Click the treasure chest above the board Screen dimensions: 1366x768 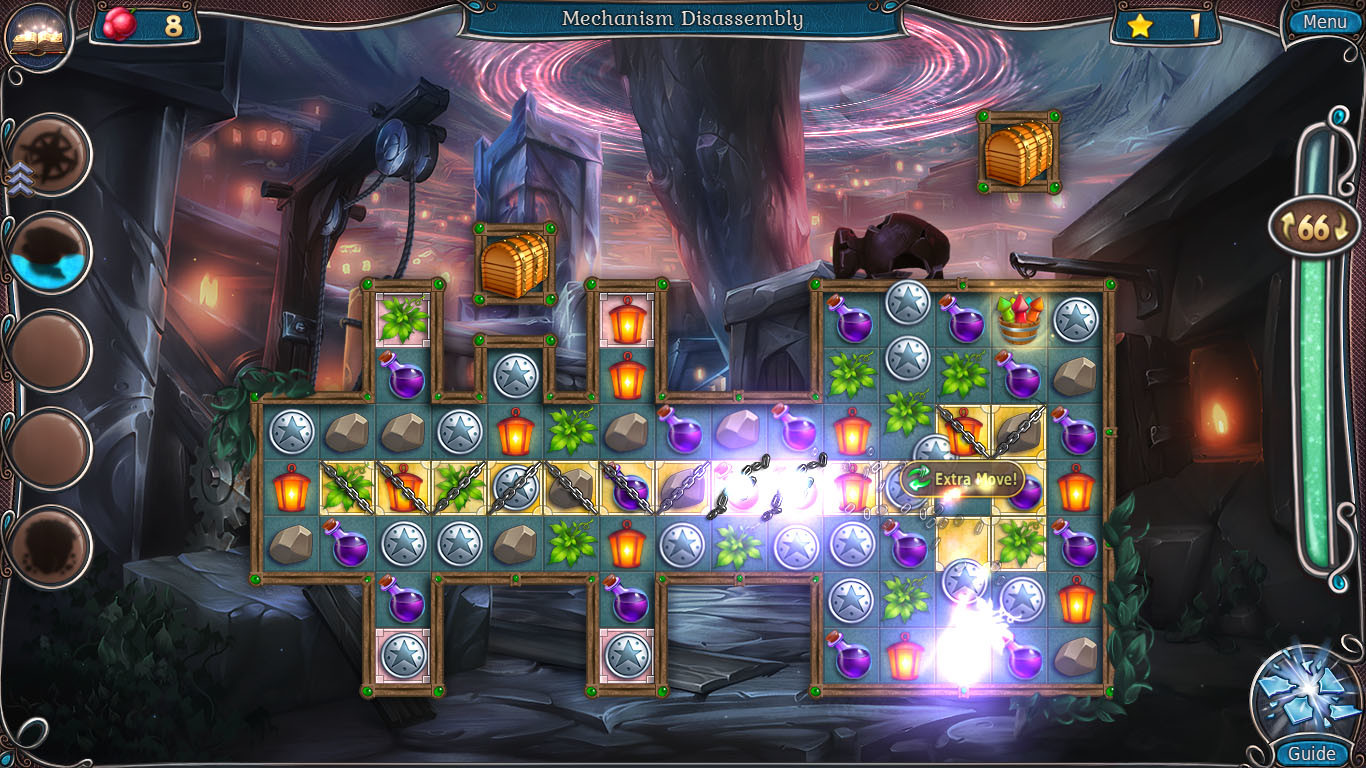click(x=516, y=263)
